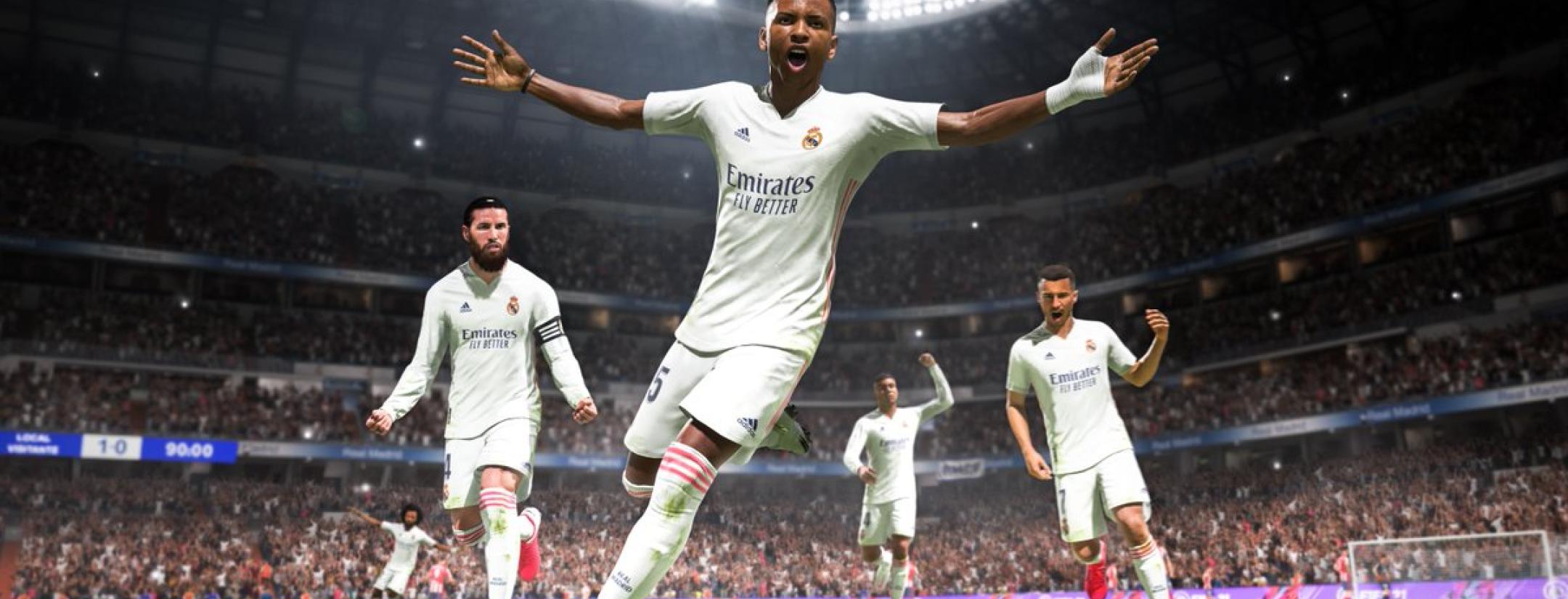Image resolution: width=1568 pixels, height=599 pixels.
Task: Expand the LOCAL team label on the scoreboard
Action: click(32, 437)
